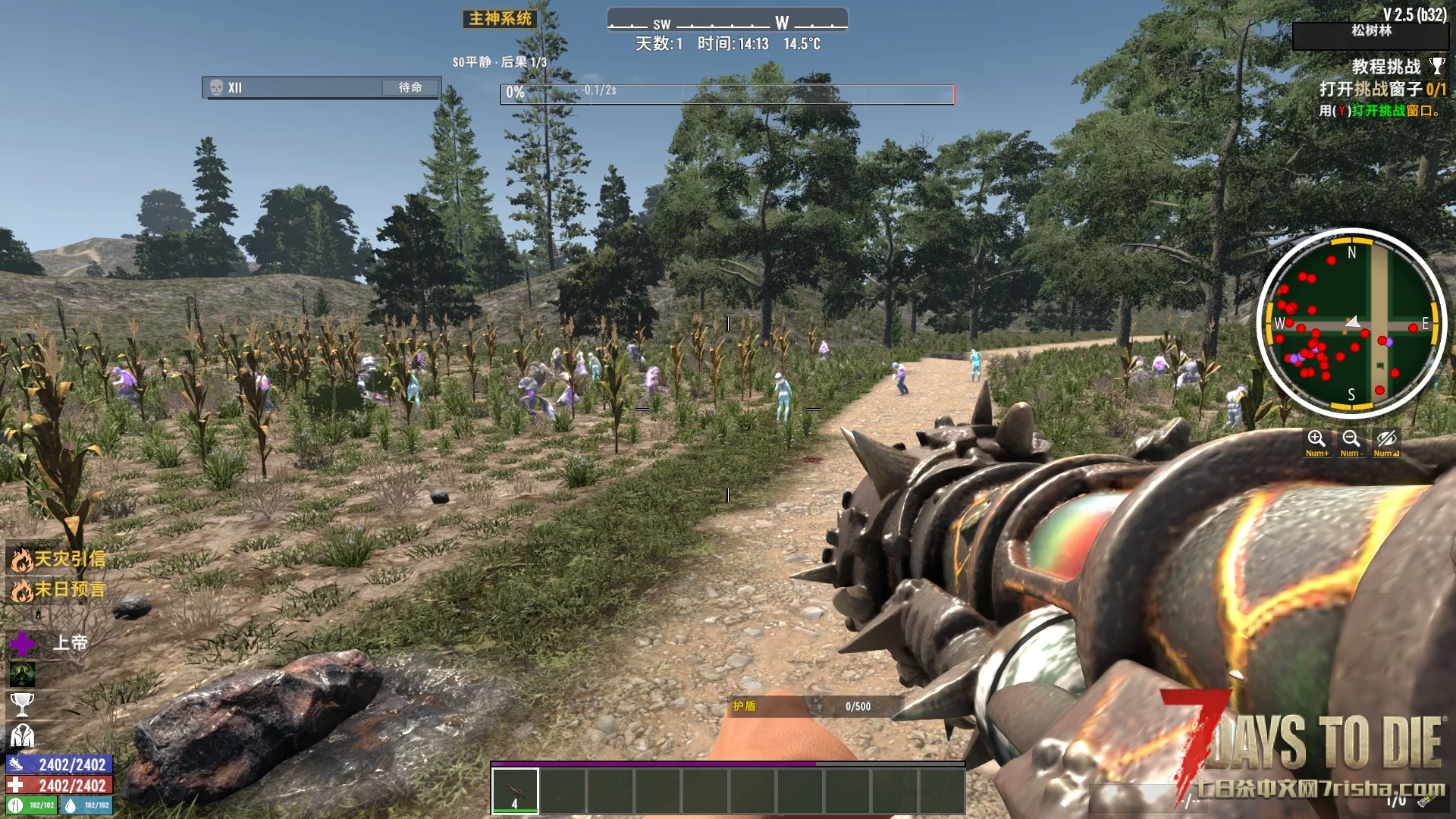Select the purple cross 上帝 buff
The image size is (1456, 819).
(23, 644)
